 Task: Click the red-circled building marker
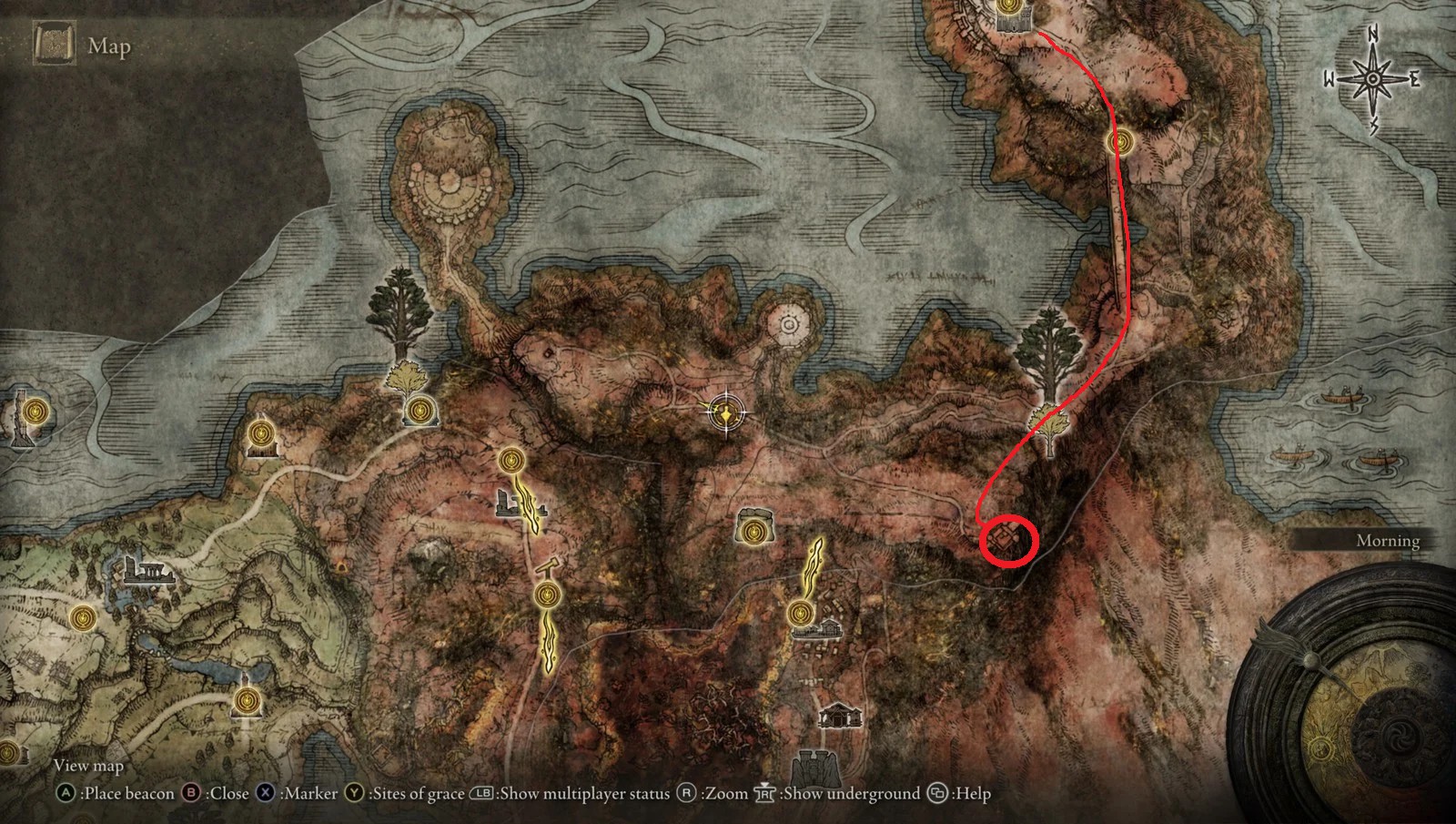[x=1008, y=540]
